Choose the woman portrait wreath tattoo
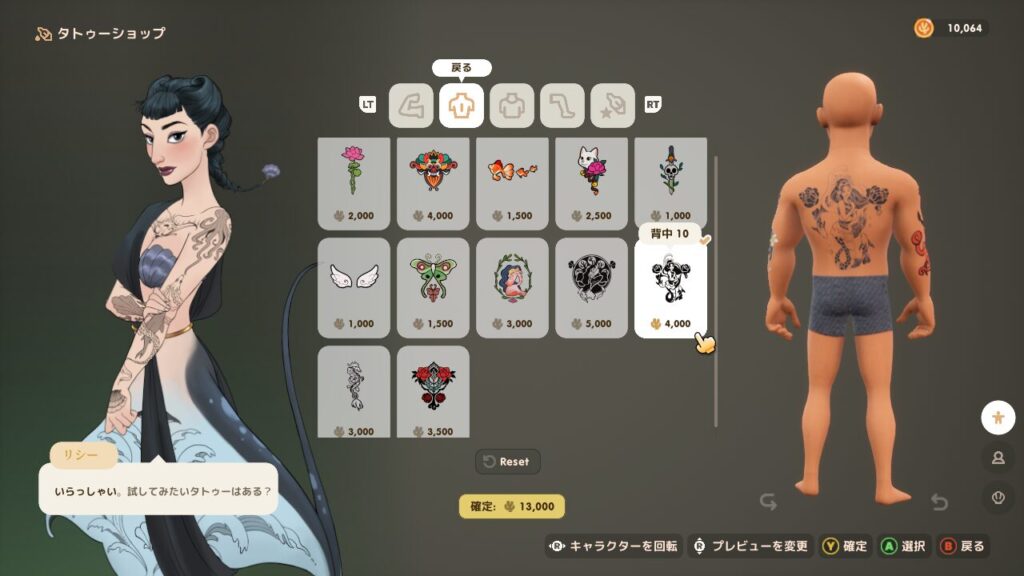Viewport: 1024px width, 576px height. click(511, 287)
